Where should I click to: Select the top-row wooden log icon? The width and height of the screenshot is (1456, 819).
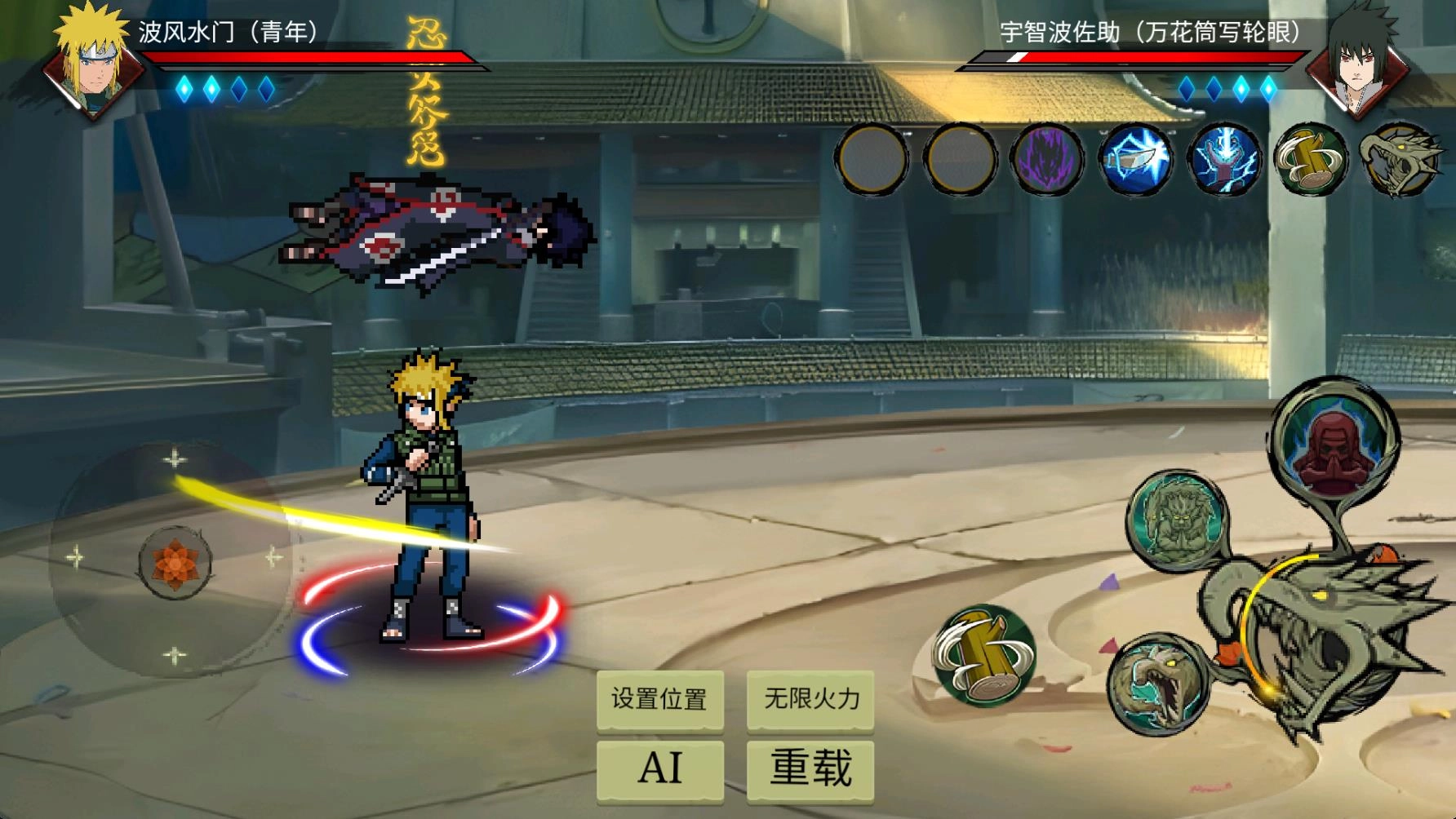(1310, 159)
